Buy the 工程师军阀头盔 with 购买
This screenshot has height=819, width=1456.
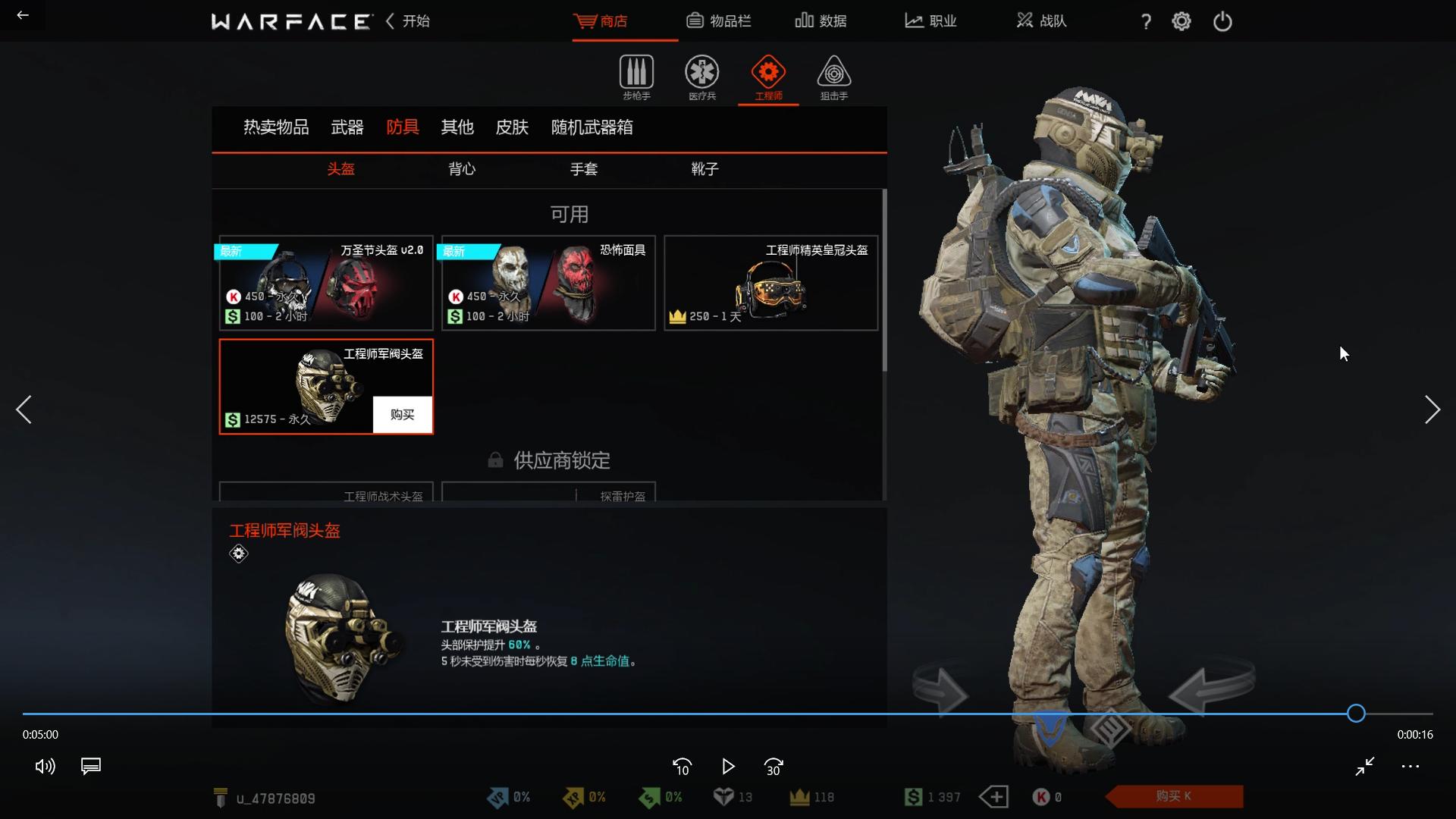[402, 415]
